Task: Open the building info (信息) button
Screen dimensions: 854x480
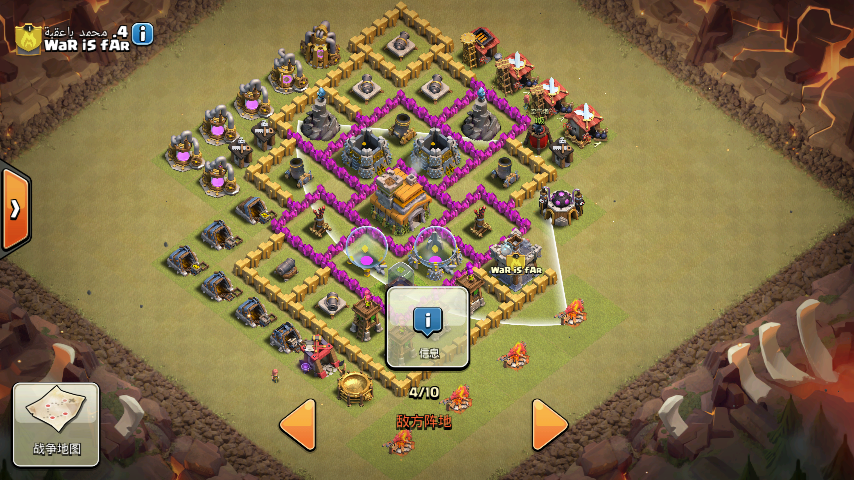Action: [x=428, y=327]
